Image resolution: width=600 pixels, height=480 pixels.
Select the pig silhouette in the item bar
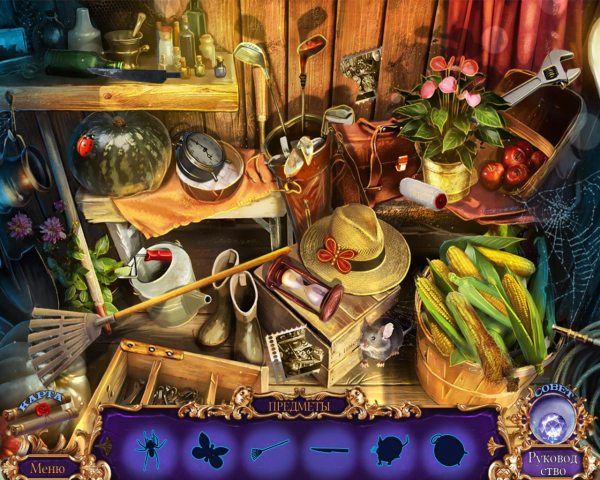coord(388,449)
